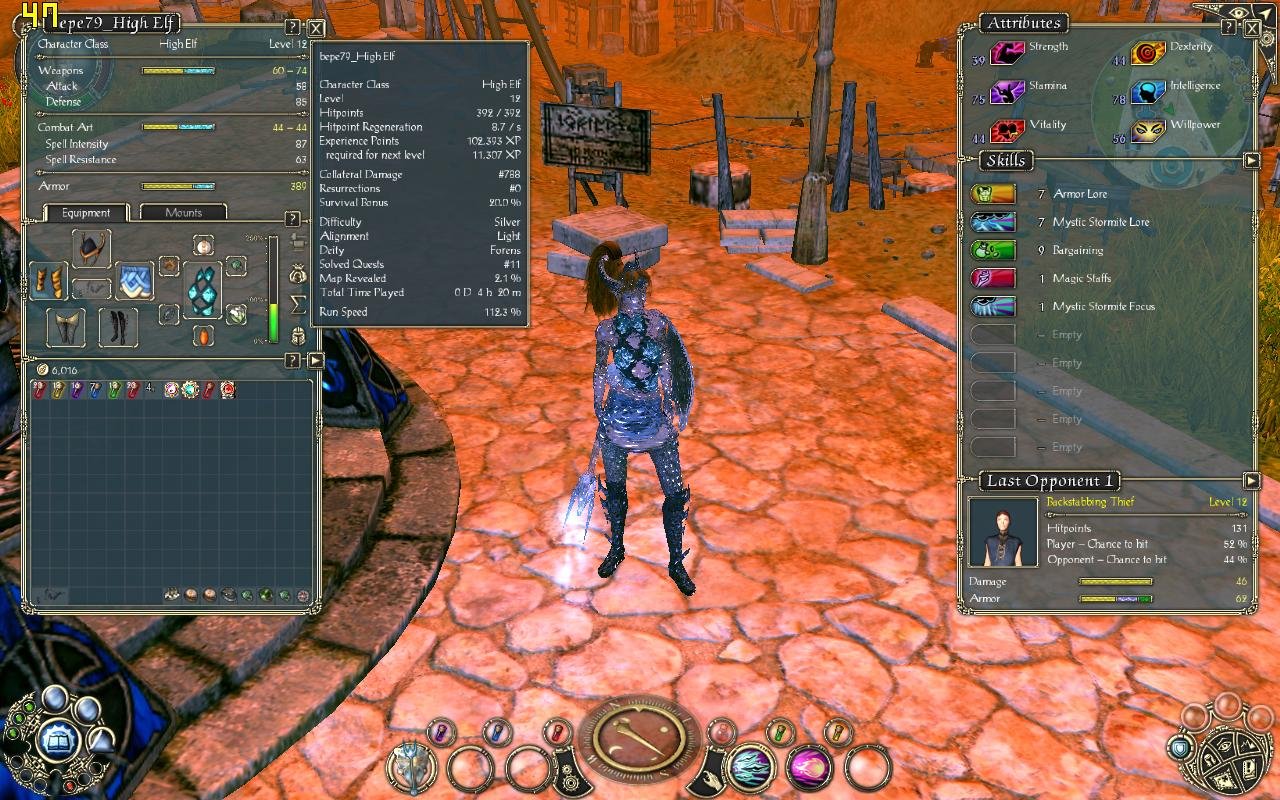The width and height of the screenshot is (1280, 800).
Task: Expand the inventory panel using the arrow button
Action: (x=315, y=361)
